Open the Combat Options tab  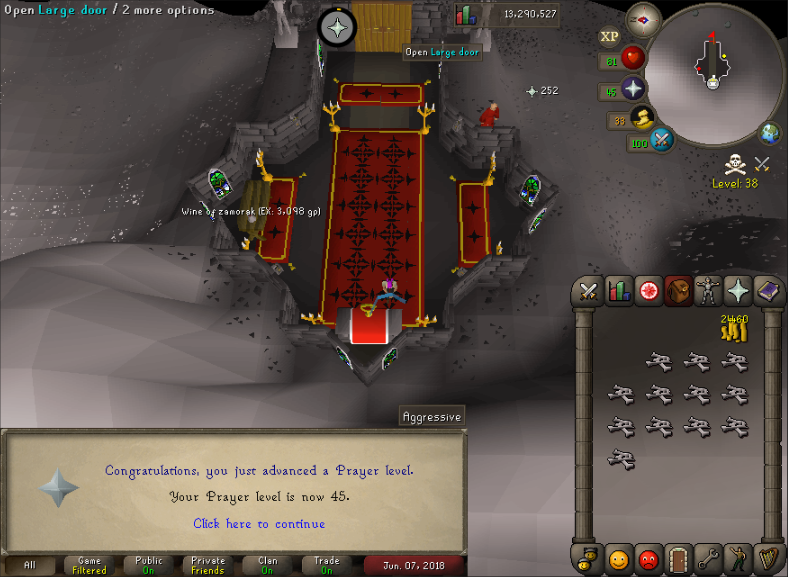[589, 291]
